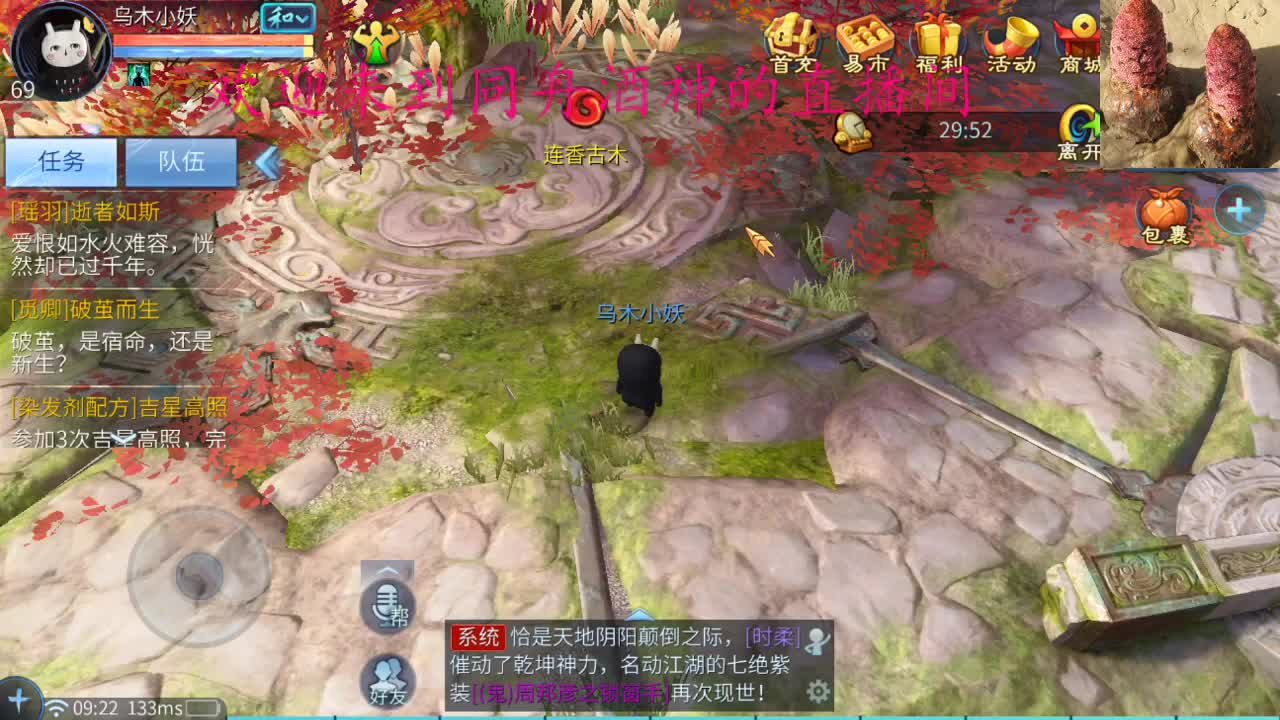
Task: Switch to the 队伍 team tab
Action: pyautogui.click(x=181, y=162)
